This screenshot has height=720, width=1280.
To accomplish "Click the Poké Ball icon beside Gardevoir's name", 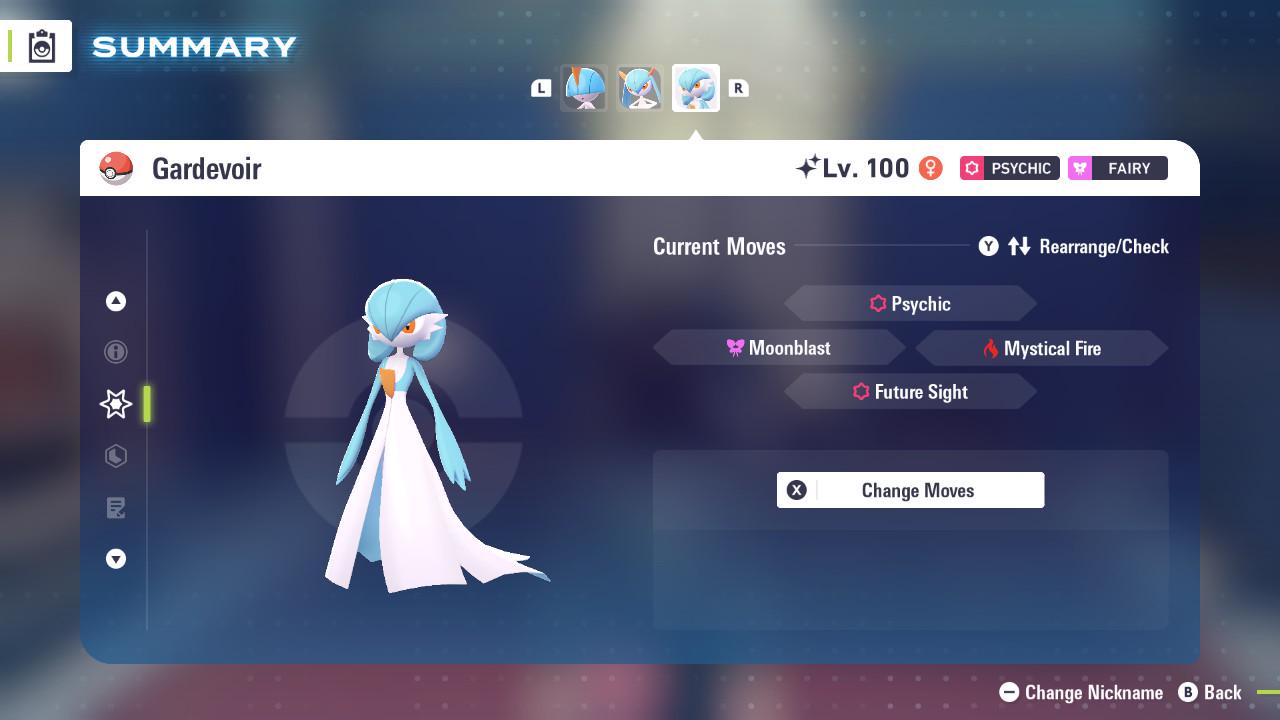I will (x=117, y=168).
